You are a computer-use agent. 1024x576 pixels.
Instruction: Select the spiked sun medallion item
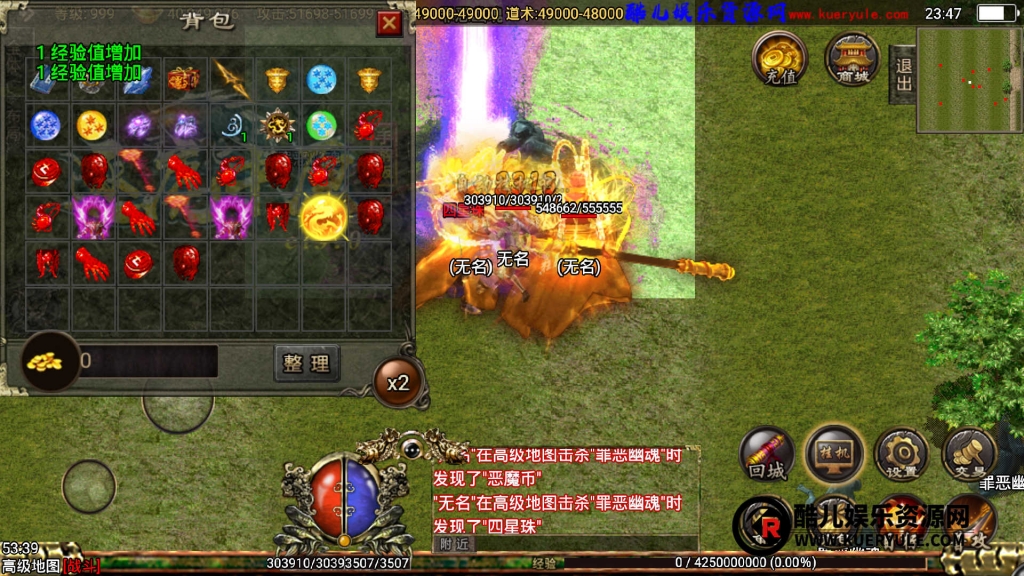(x=276, y=125)
